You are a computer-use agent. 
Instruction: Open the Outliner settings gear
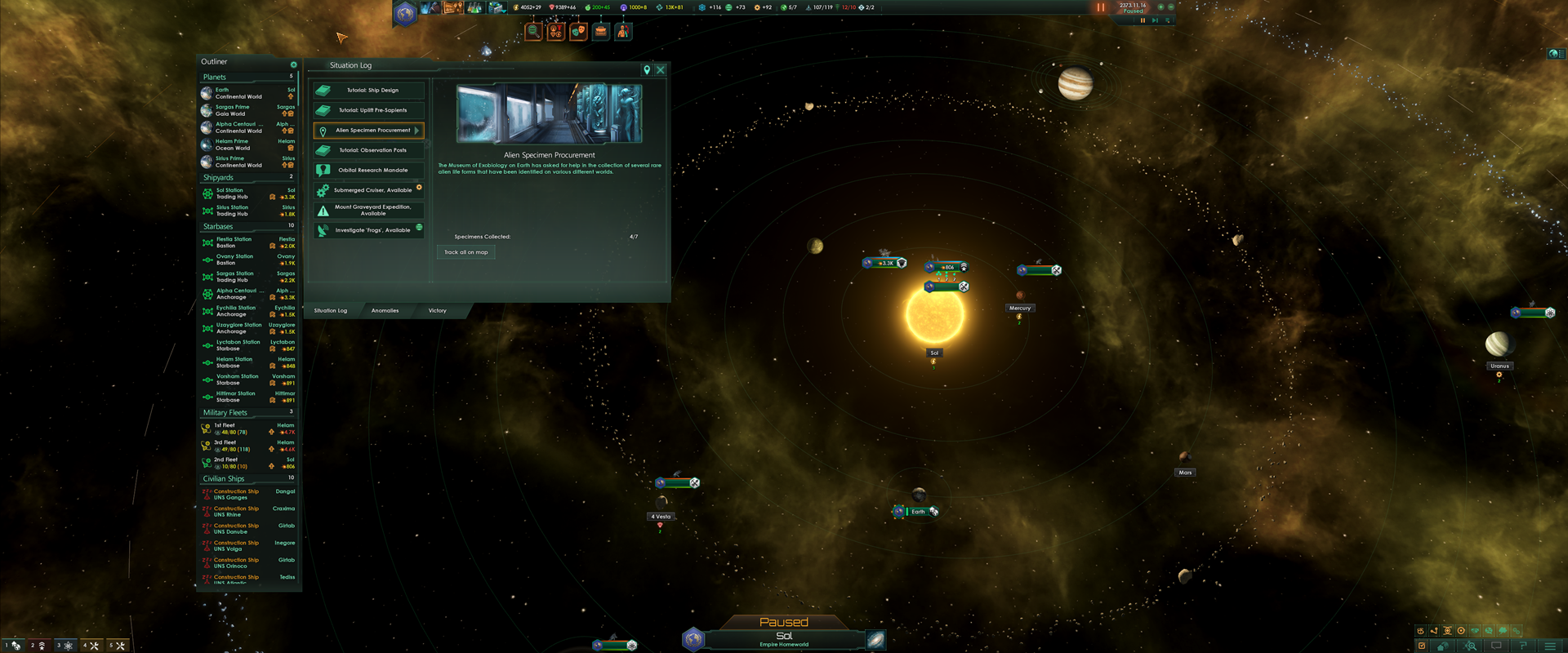pos(293,64)
